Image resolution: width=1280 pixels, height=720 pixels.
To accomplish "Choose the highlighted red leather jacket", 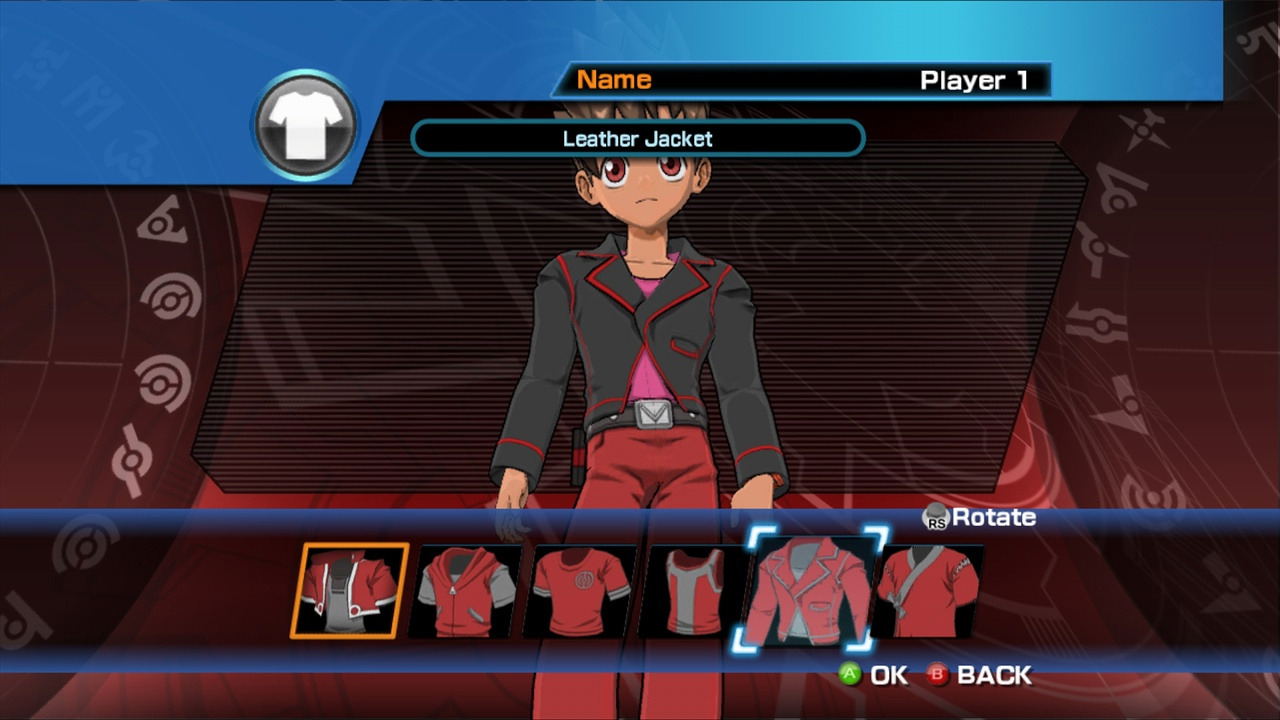I will tap(810, 590).
